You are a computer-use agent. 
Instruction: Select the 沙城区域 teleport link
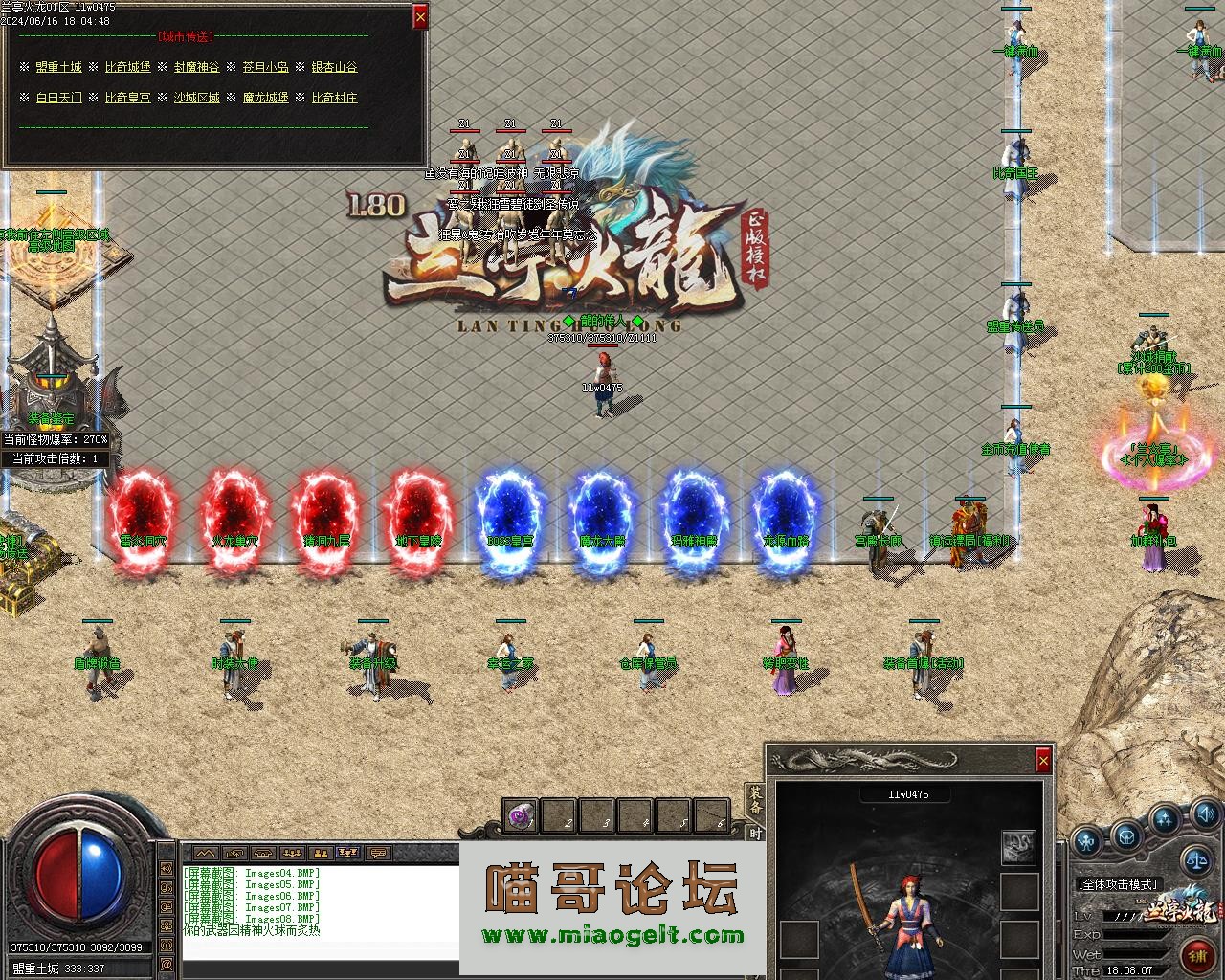(196, 98)
